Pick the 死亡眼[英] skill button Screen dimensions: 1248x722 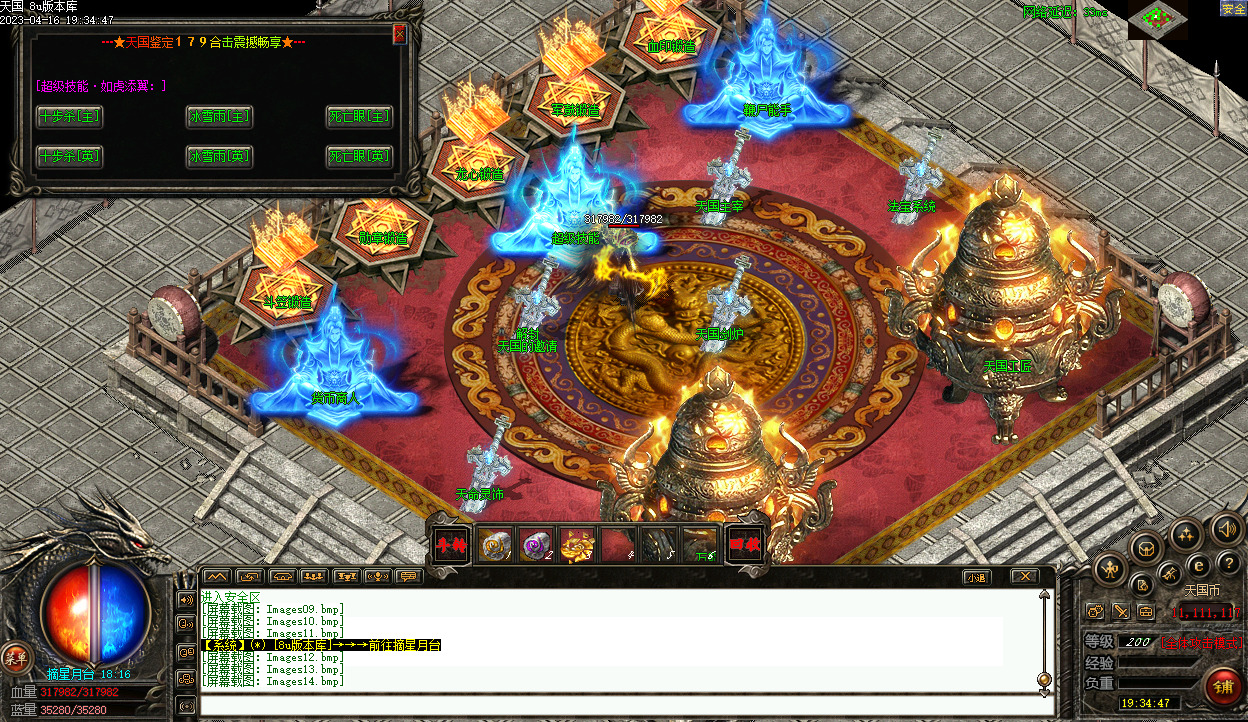[x=358, y=156]
